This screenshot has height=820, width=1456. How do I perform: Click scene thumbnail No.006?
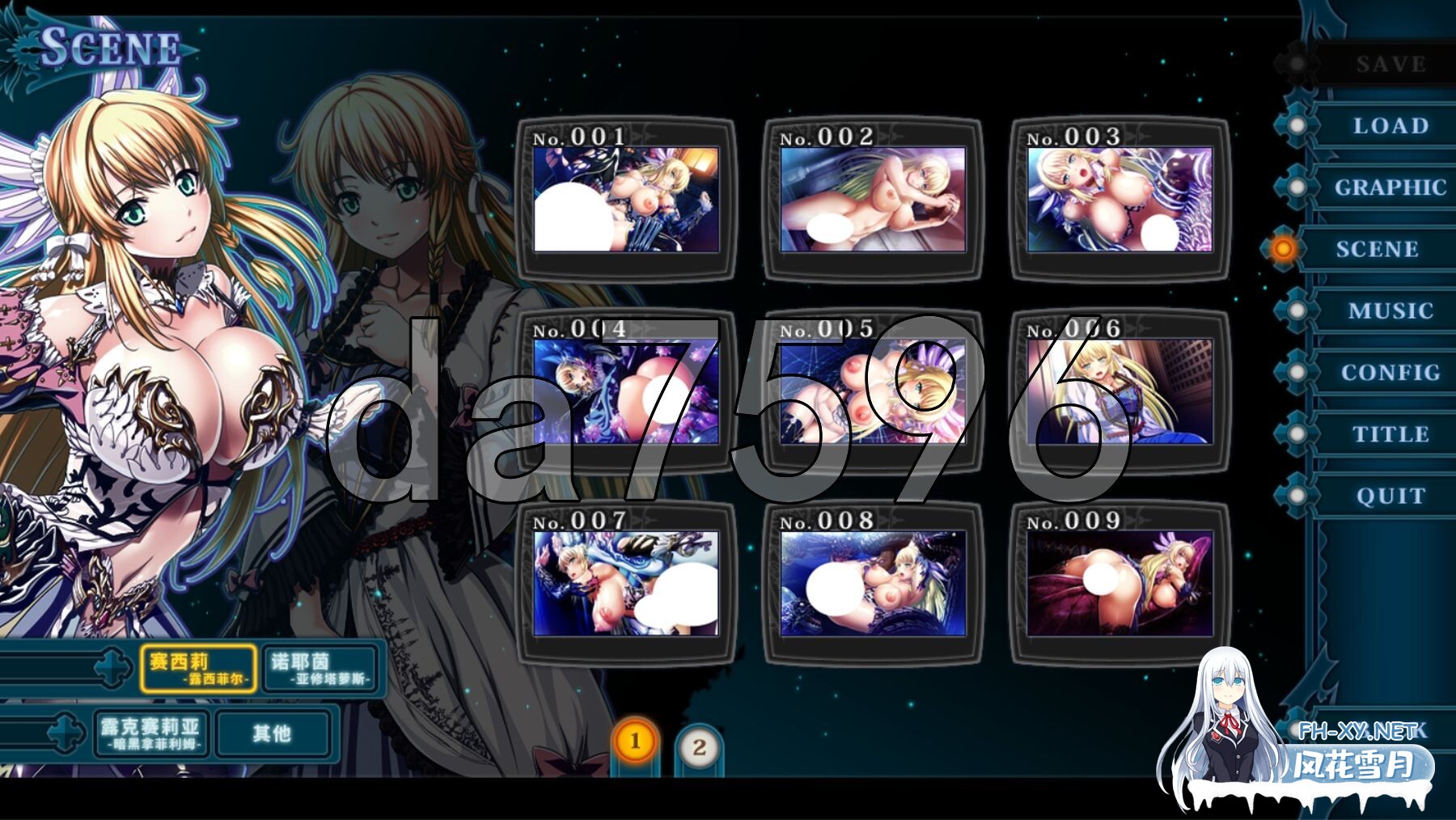click(x=1120, y=391)
